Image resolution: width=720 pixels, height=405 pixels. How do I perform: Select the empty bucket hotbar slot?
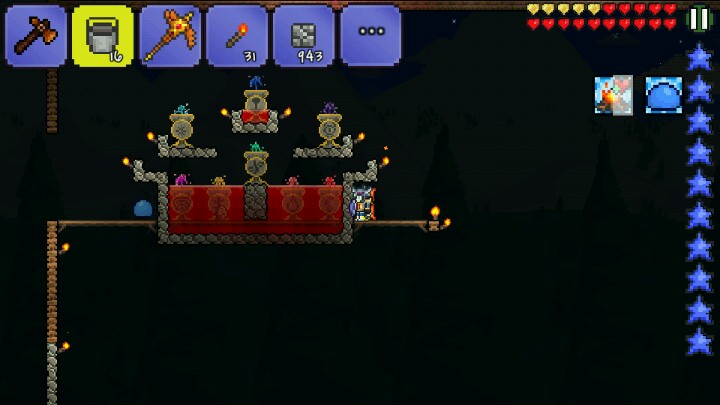(x=103, y=35)
